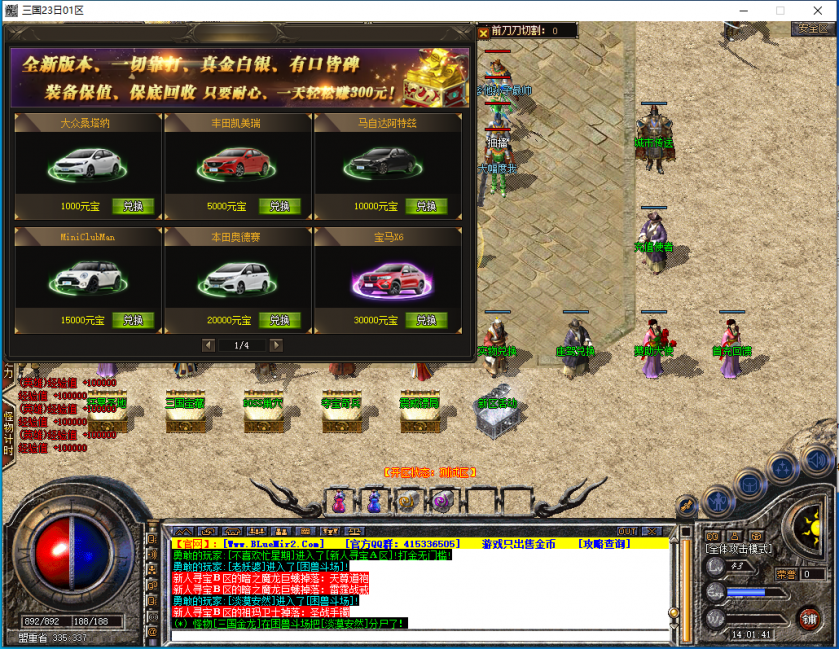The height and width of the screenshot is (649, 840).
Task: Focus the chat input box
Action: 420,634
